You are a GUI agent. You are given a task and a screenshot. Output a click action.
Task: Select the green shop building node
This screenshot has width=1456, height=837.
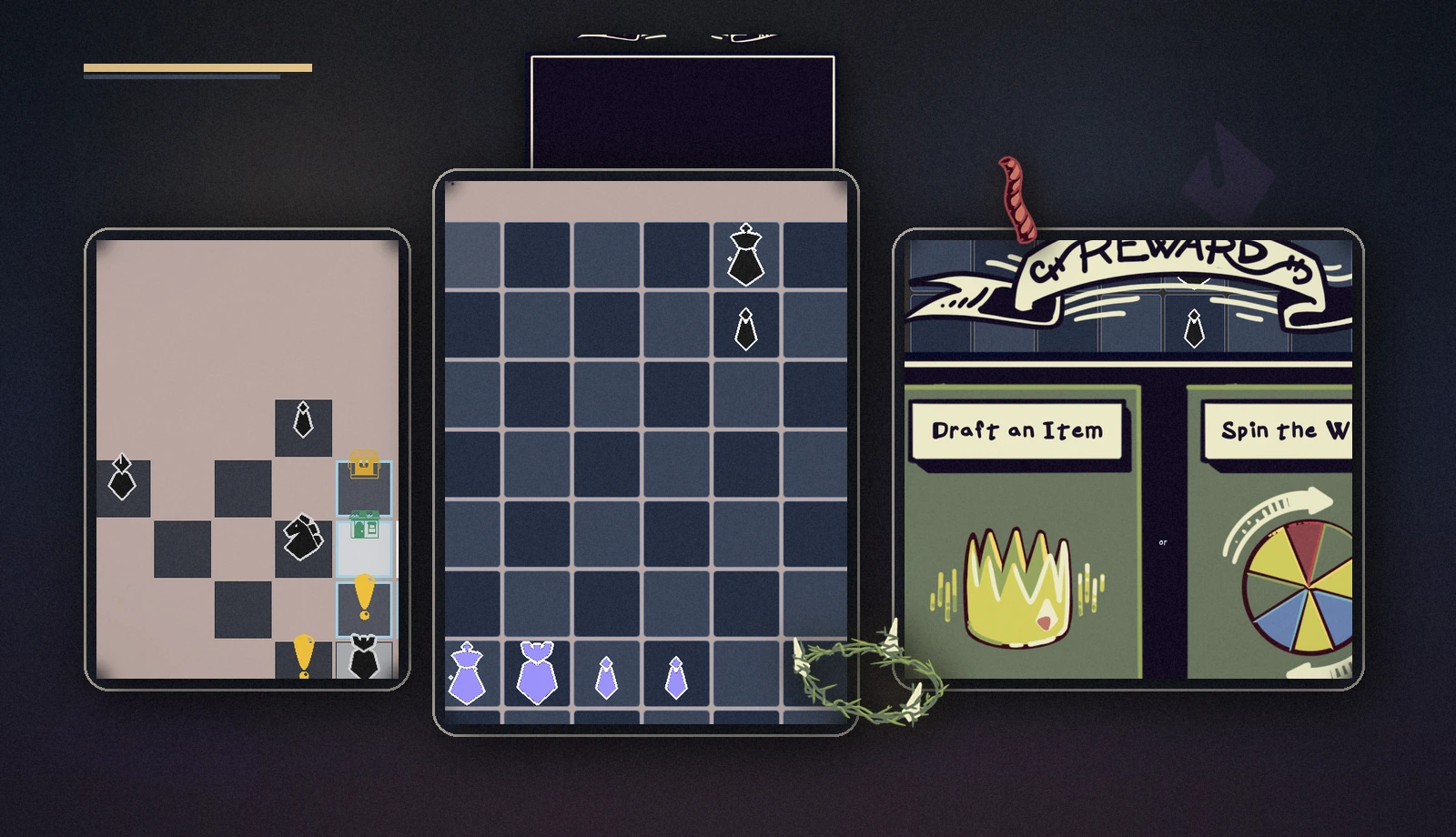tap(363, 526)
